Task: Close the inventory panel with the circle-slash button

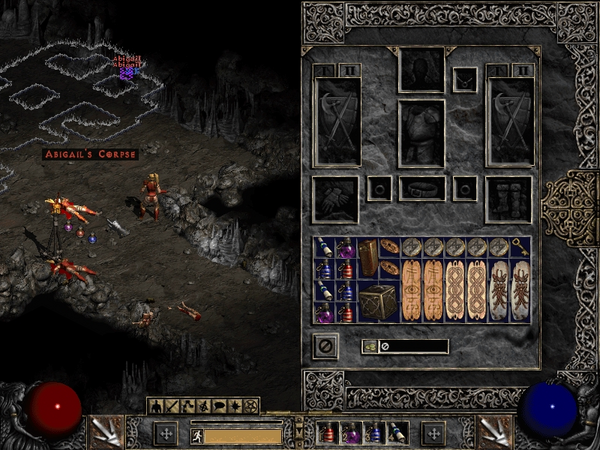Action: 326,345
